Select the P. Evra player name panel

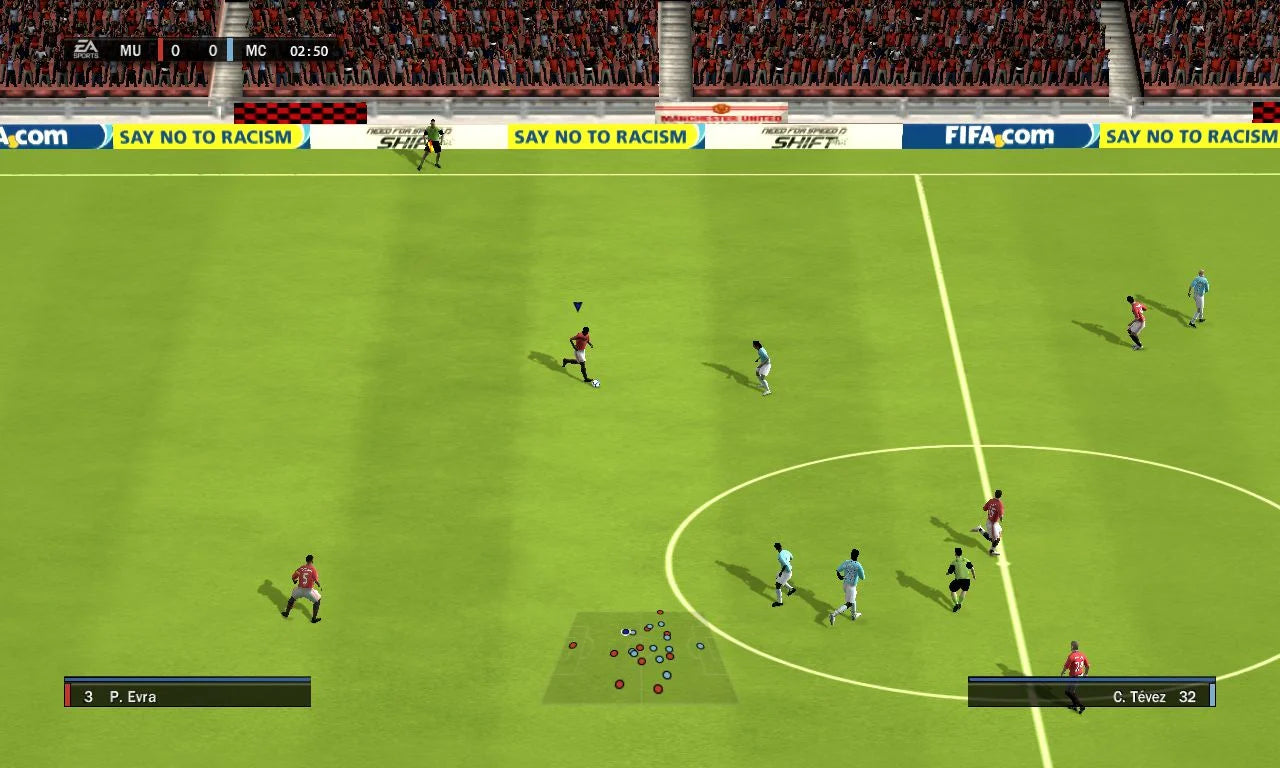tap(188, 695)
